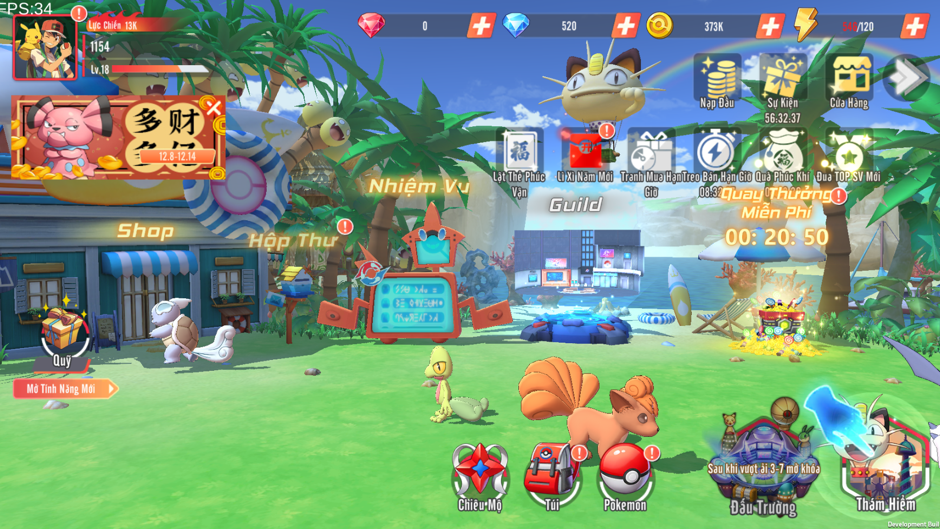
Task: Refill lightning energy with plus button
Action: coord(914,26)
